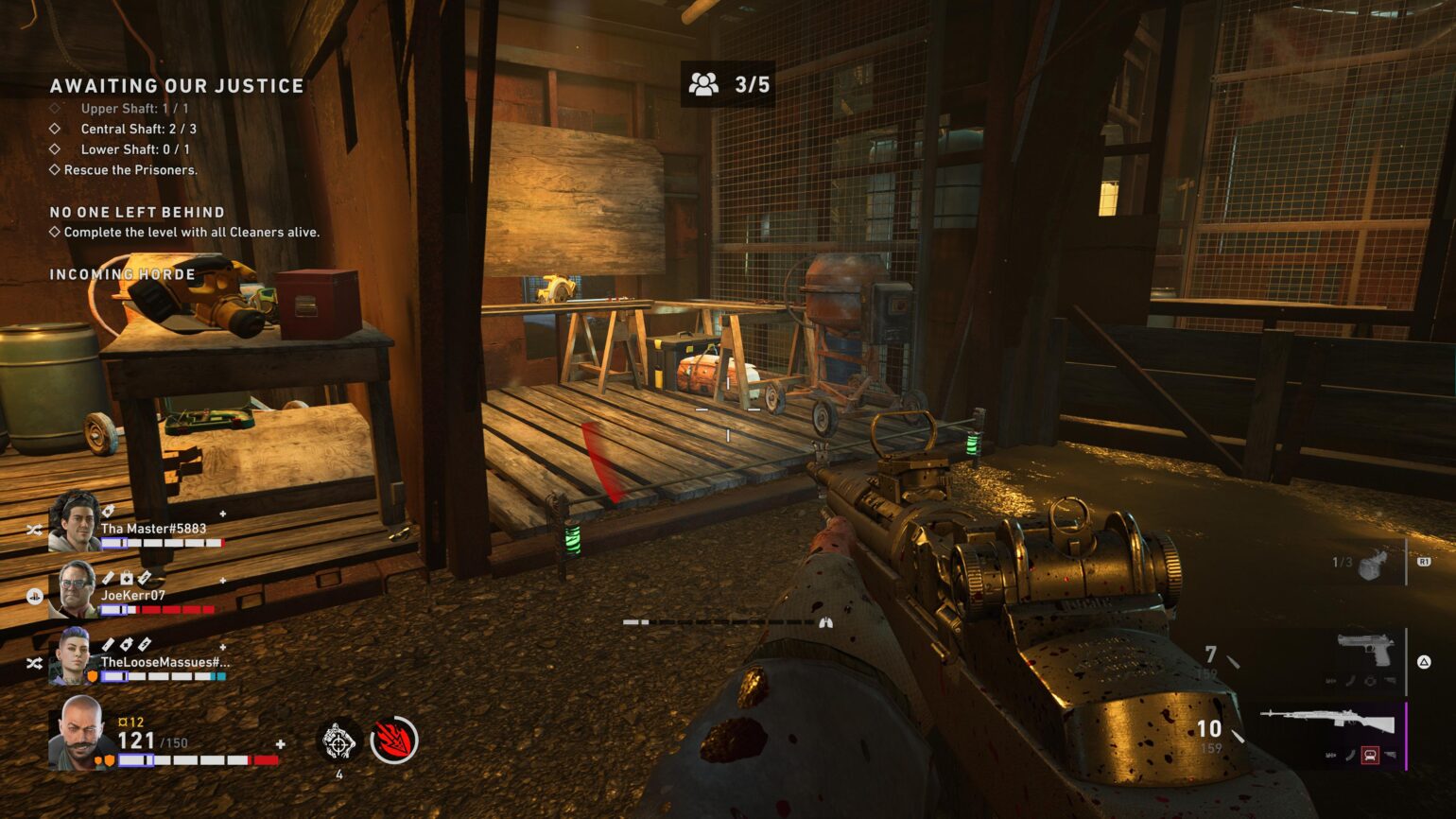
Task: Click JoeKerr07's teammate portrait
Action: point(75,588)
